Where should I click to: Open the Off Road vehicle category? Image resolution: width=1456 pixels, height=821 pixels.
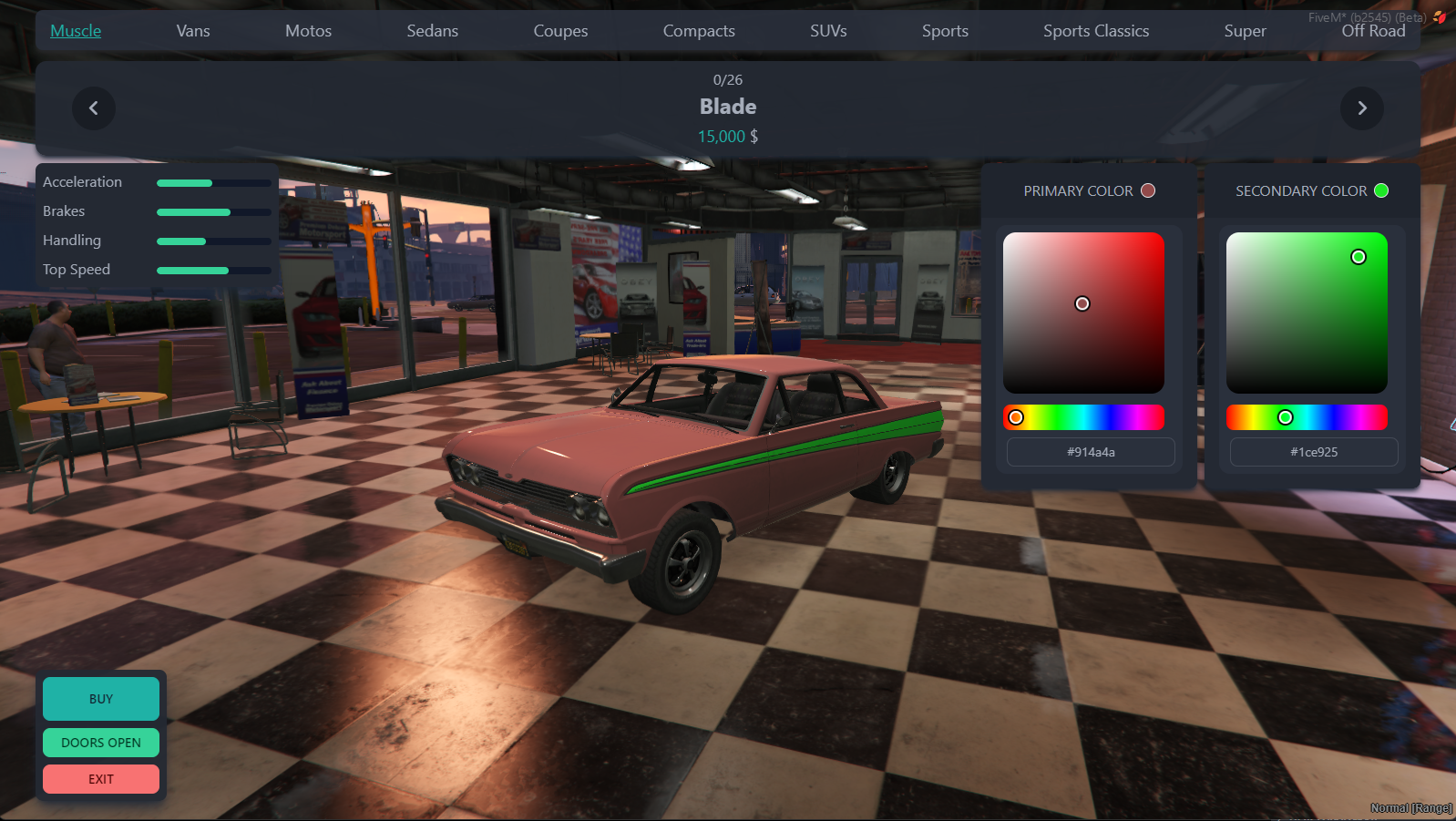click(1373, 30)
